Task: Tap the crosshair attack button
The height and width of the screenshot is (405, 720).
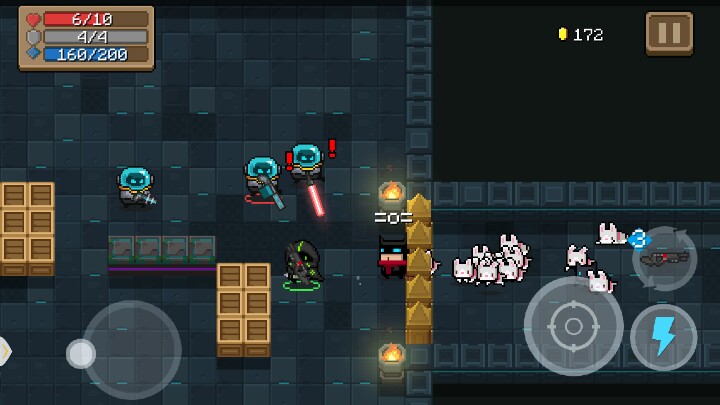Action: tap(573, 326)
